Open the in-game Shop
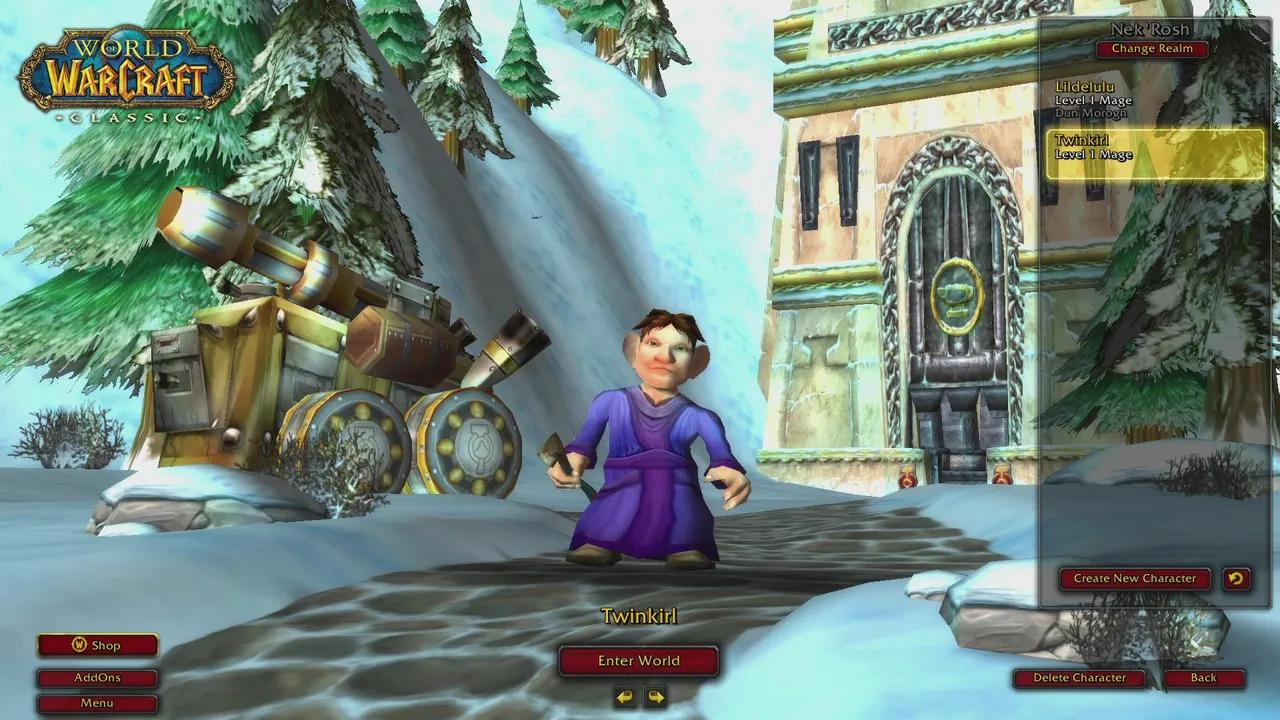 tap(97, 646)
